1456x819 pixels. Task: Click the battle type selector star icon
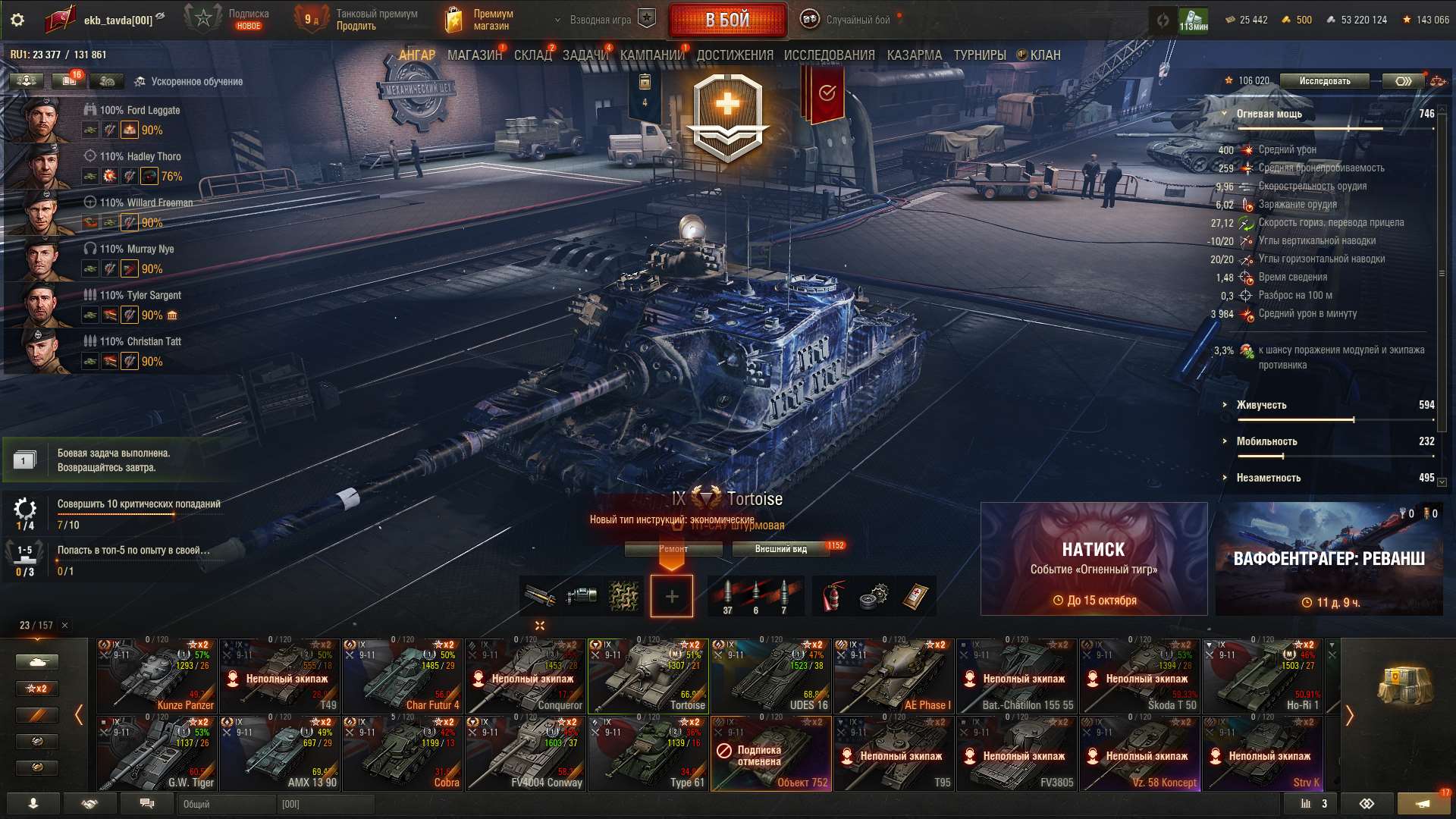[x=645, y=20]
